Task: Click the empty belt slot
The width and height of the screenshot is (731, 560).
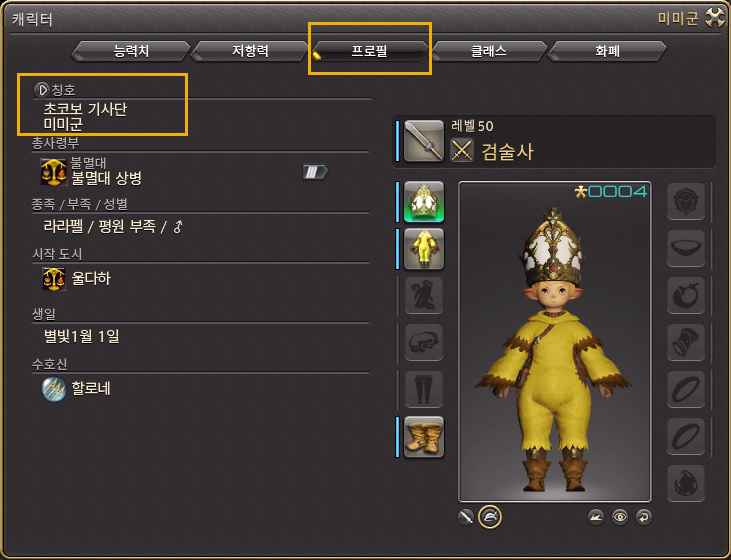Action: point(424,342)
